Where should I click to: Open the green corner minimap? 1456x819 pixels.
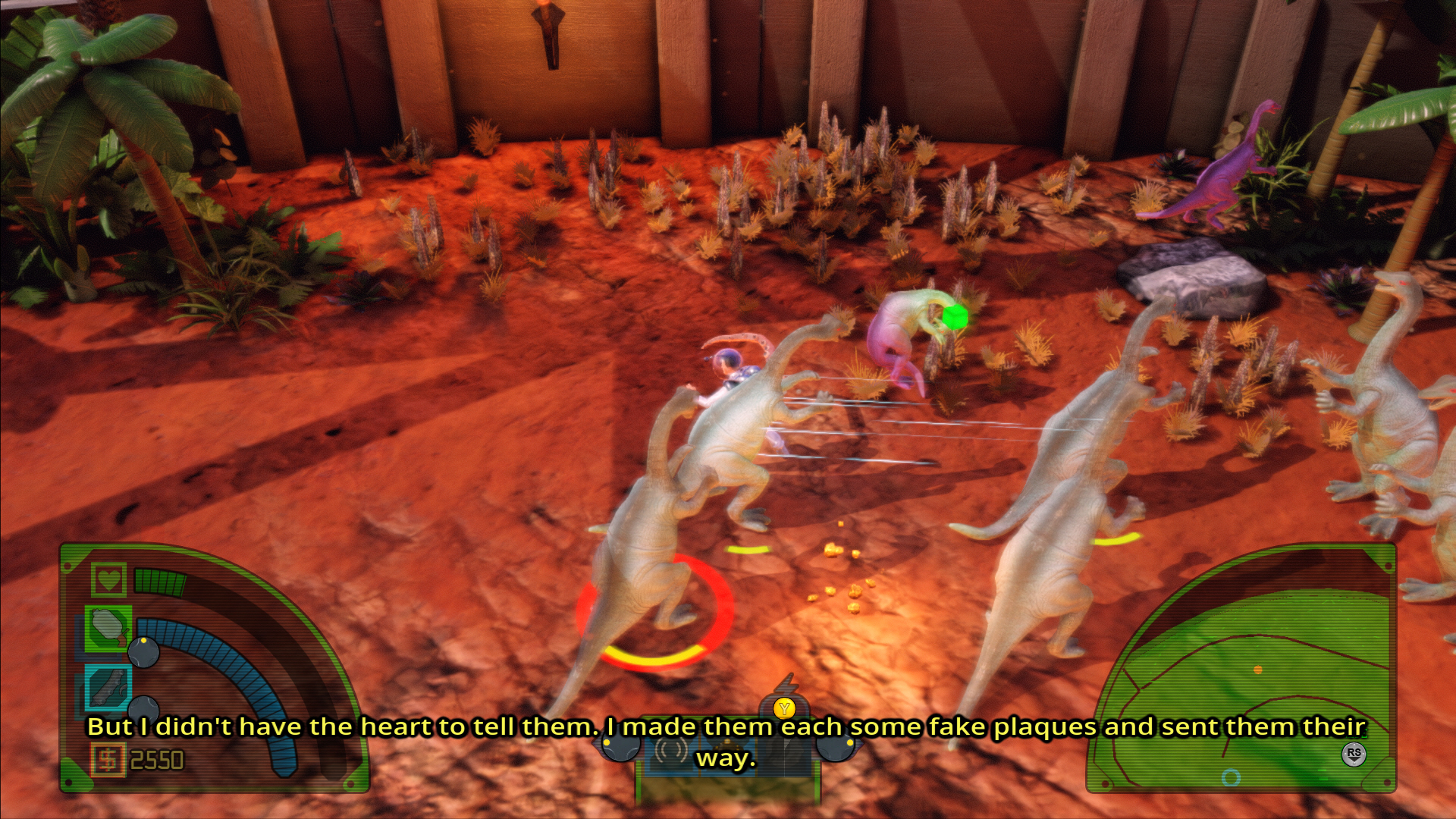[1244, 675]
